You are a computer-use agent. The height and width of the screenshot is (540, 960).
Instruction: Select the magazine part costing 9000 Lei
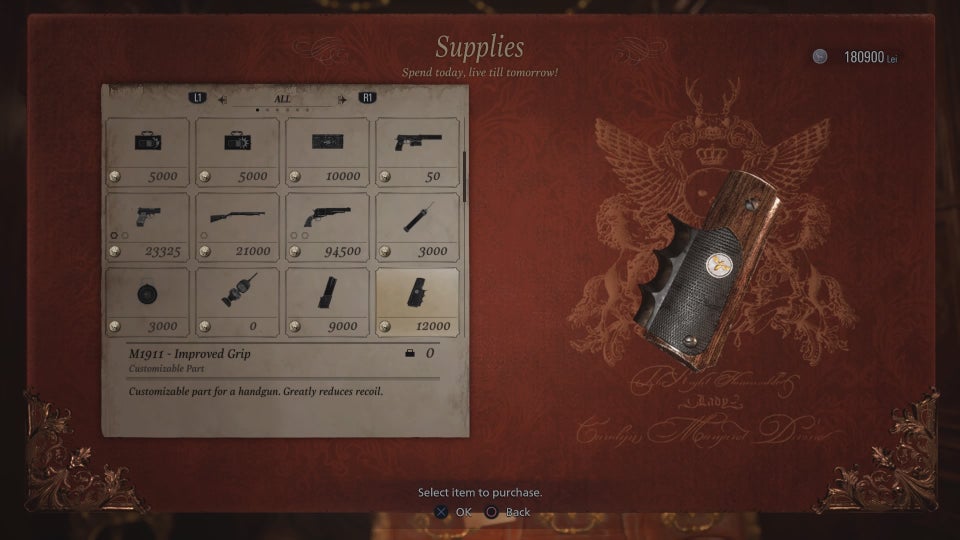pos(327,301)
